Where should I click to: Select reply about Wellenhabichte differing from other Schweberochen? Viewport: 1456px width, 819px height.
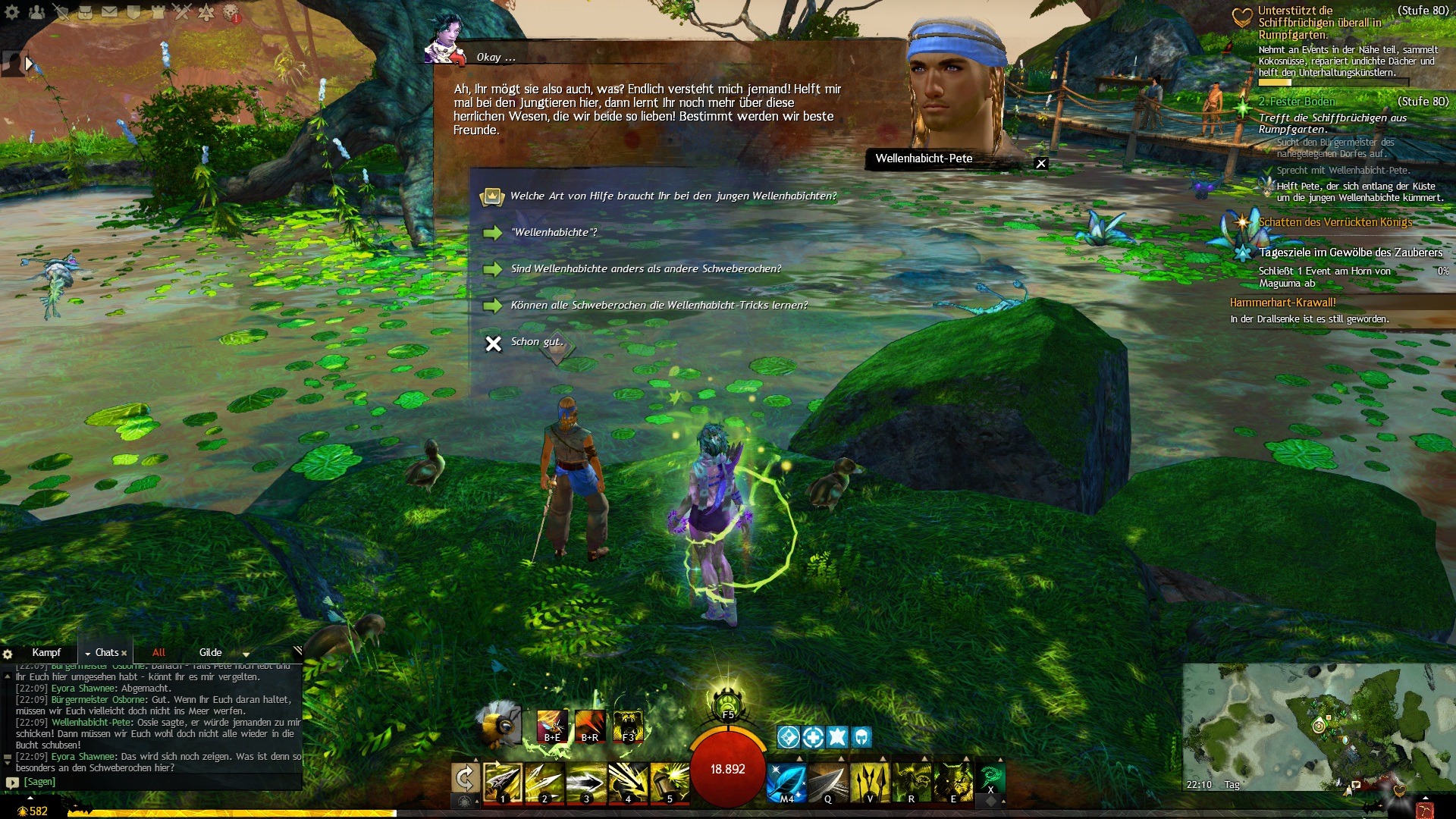tap(645, 269)
